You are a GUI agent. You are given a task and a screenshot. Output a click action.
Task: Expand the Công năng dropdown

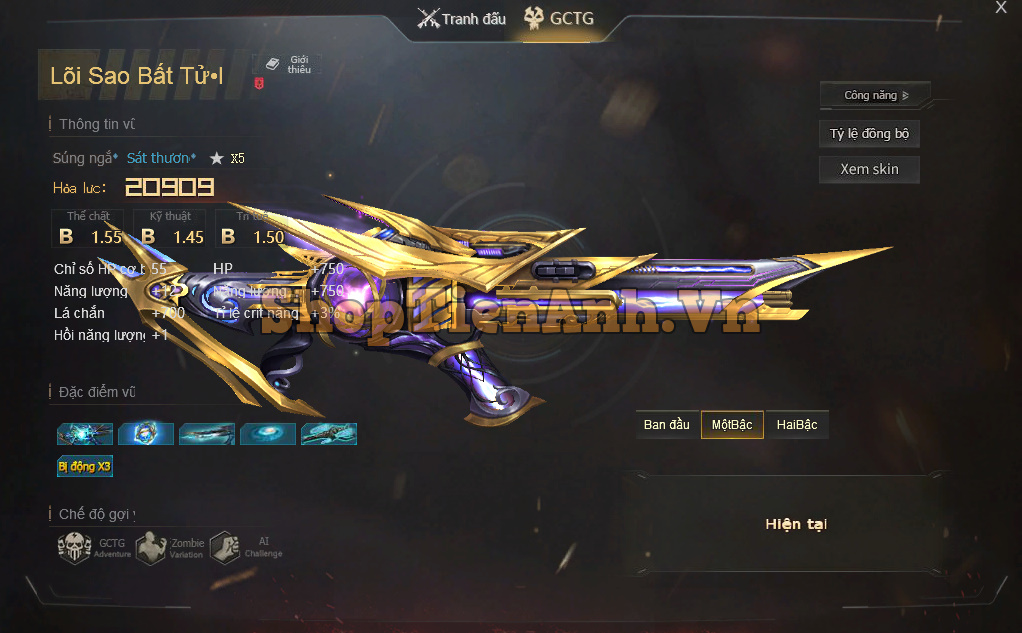coord(875,96)
